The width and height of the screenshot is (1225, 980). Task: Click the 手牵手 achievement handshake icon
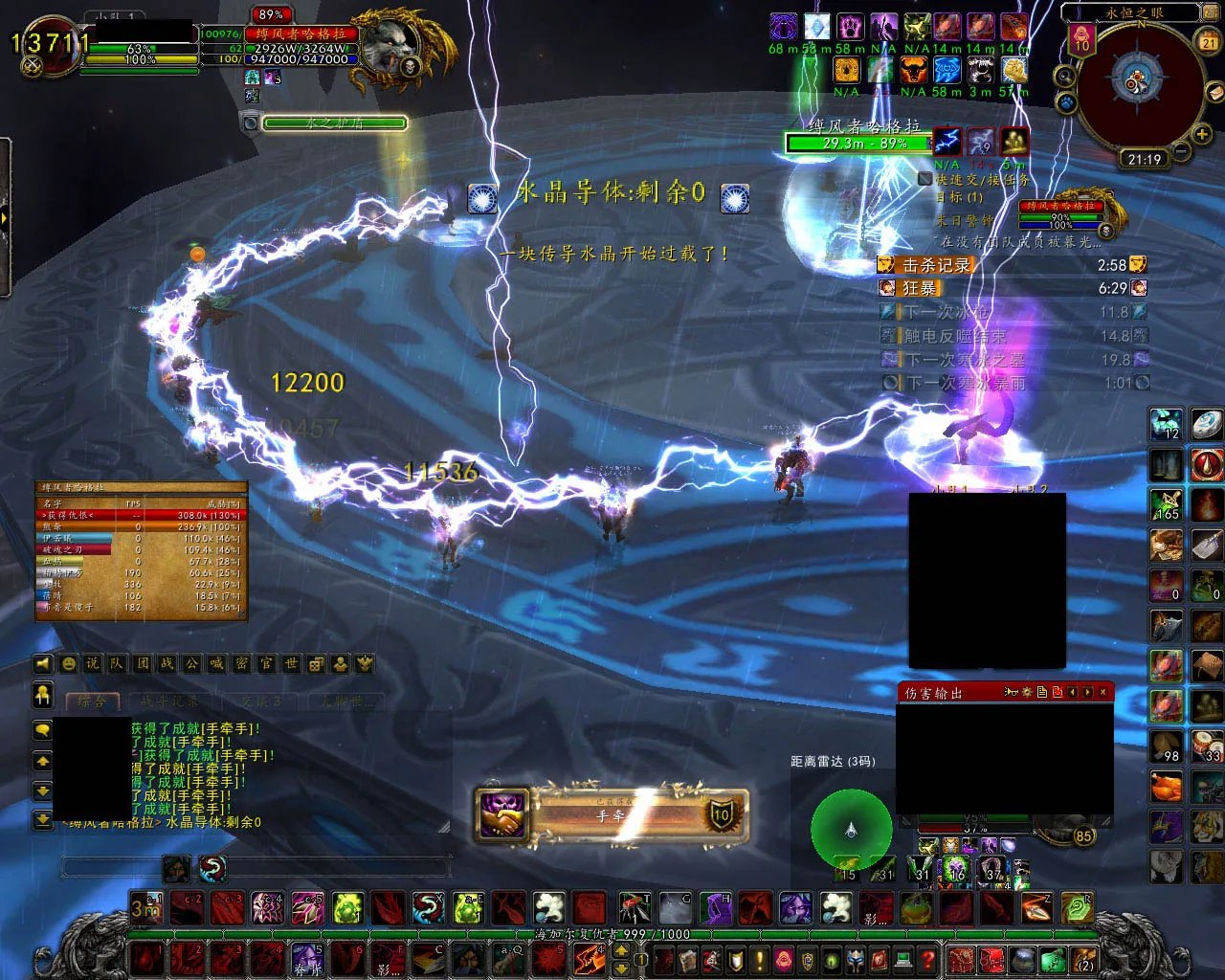502,814
